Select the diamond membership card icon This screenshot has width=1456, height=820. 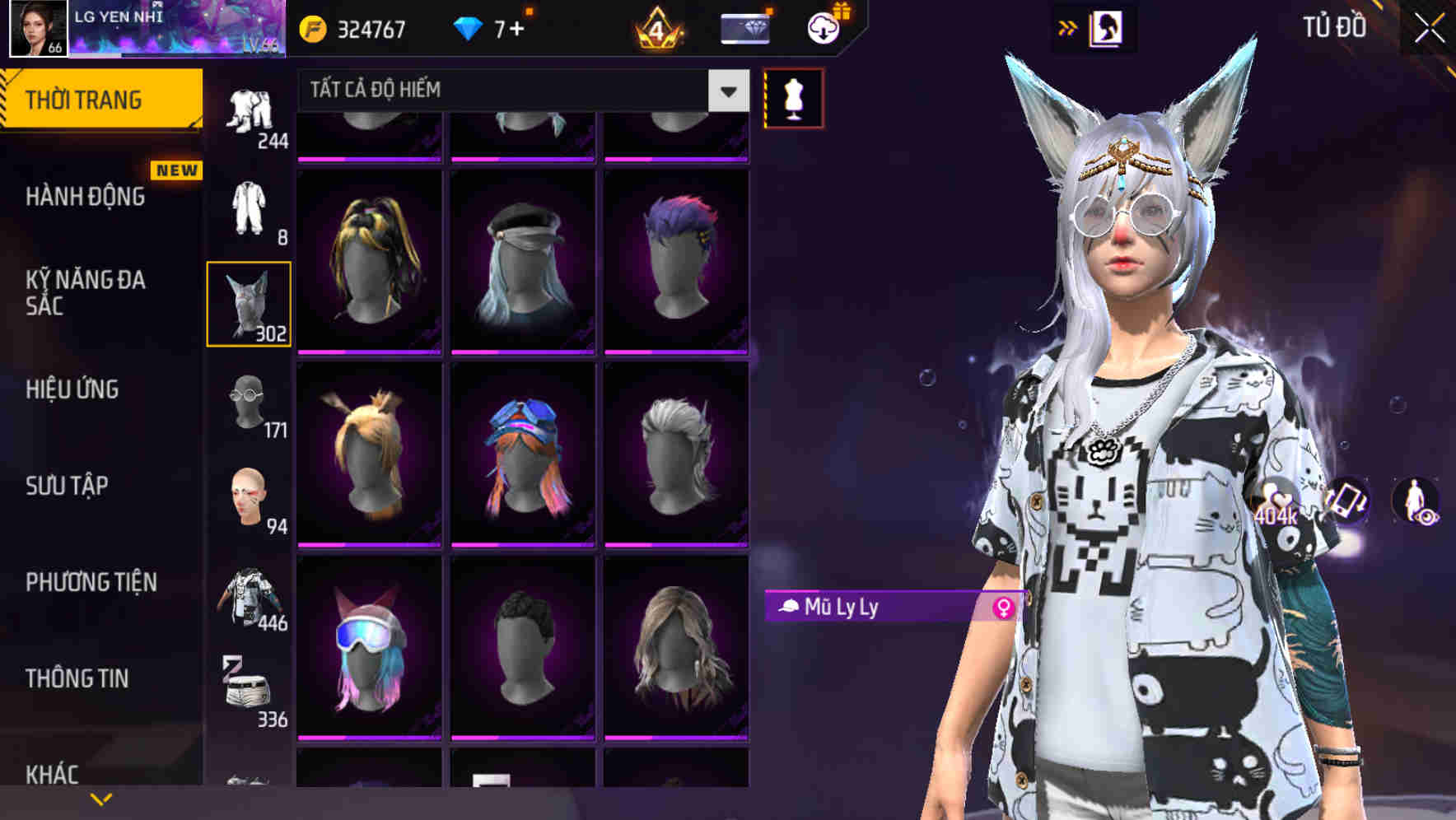[744, 27]
